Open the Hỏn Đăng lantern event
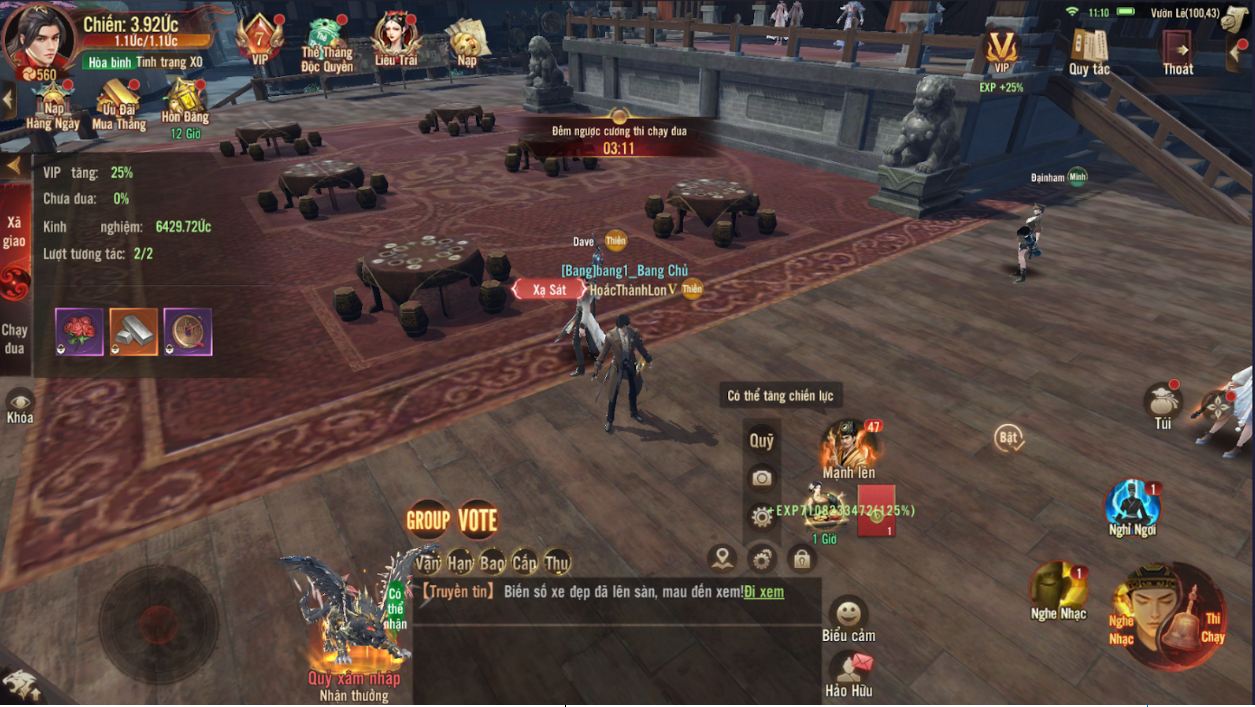The width and height of the screenshot is (1255, 707). coord(185,100)
